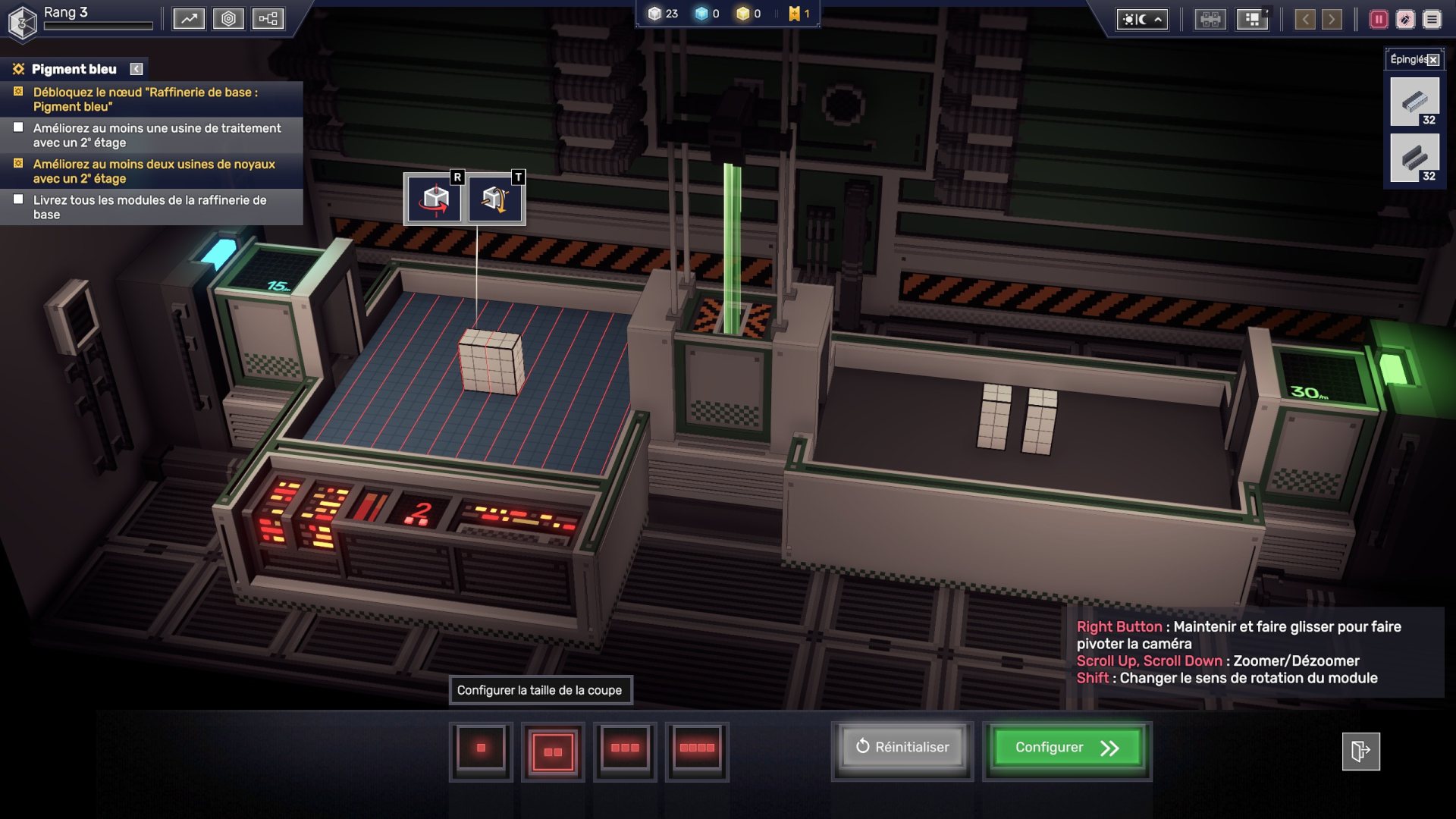Open the statistics chart panel
The width and height of the screenshot is (1456, 819).
[189, 19]
